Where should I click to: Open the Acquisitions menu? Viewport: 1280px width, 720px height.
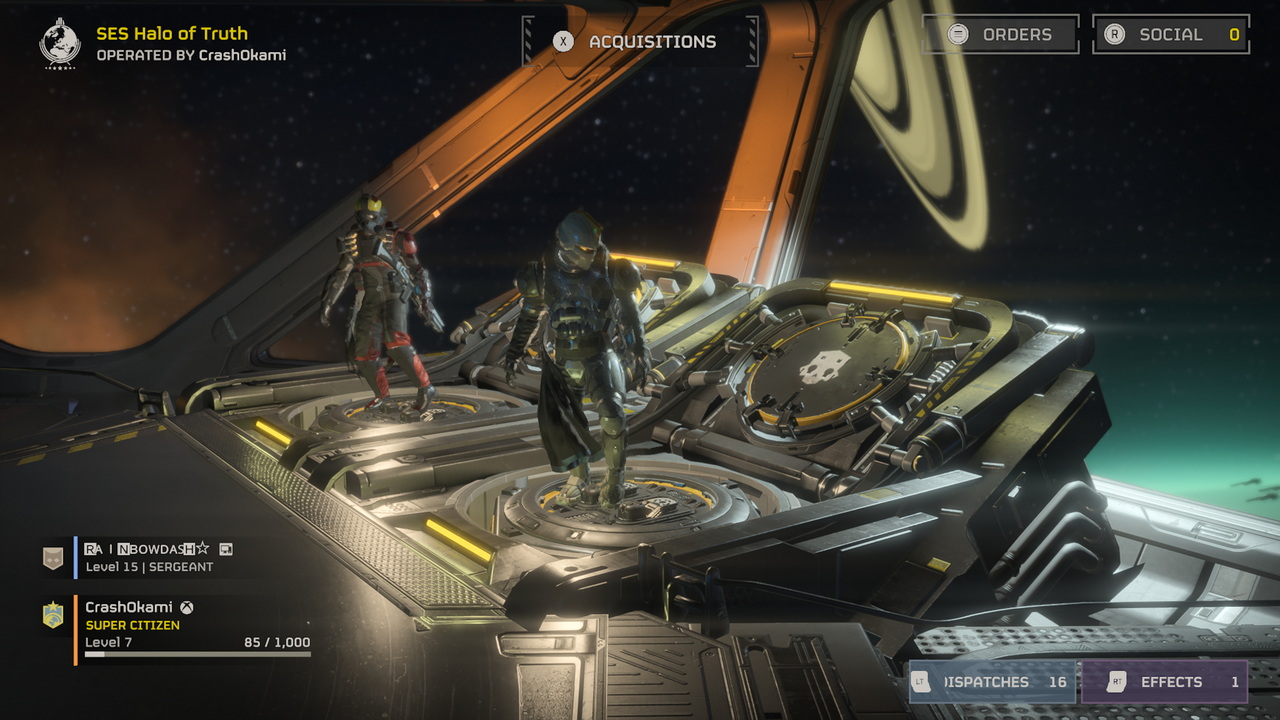(x=640, y=42)
